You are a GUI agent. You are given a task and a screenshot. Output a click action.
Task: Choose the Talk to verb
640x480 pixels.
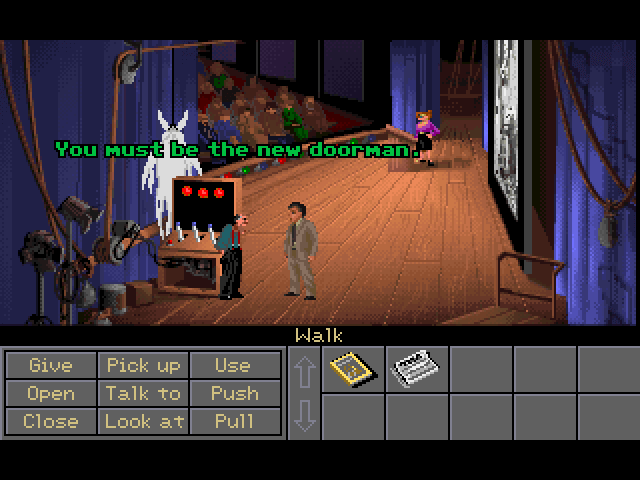tap(143, 393)
